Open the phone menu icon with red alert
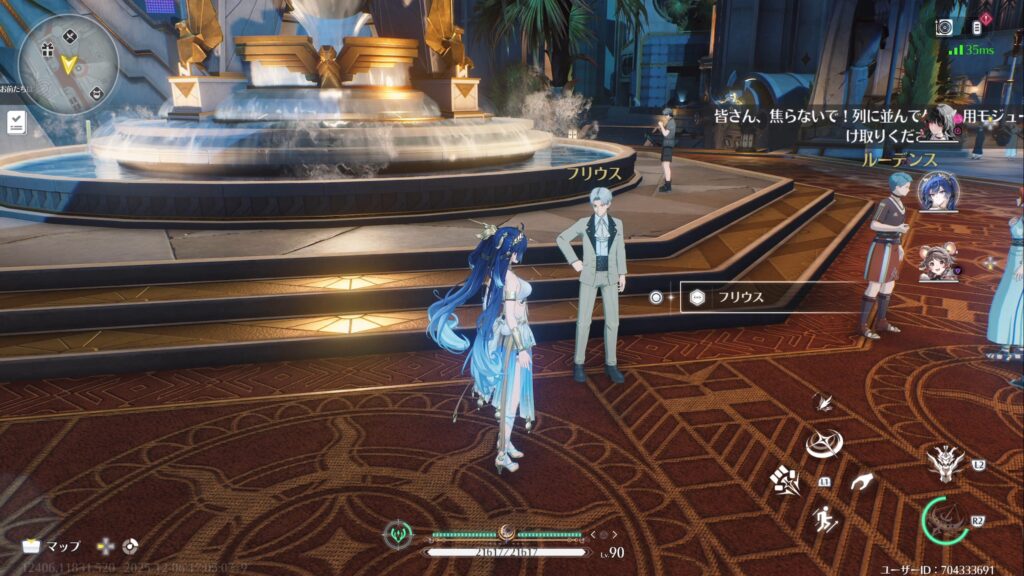 coord(977,27)
